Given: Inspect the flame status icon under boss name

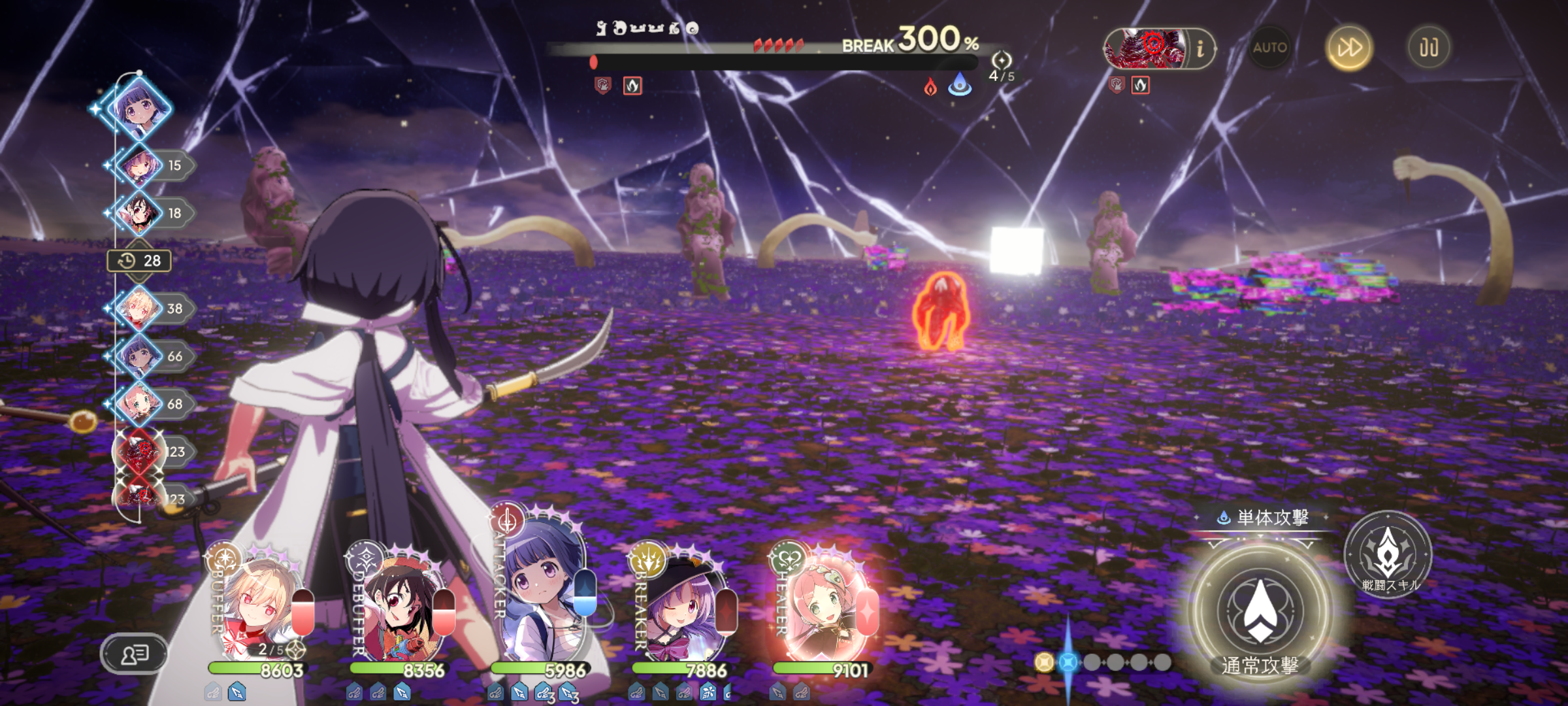Looking at the screenshot, I should point(632,86).
